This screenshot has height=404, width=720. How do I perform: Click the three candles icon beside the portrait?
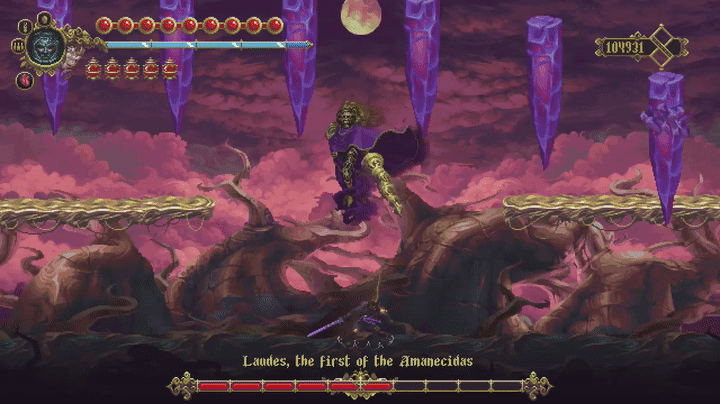coord(17,46)
